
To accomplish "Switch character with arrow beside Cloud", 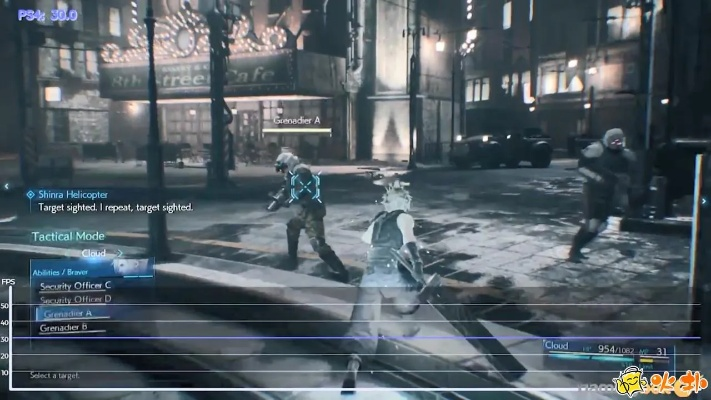I will click(119, 253).
